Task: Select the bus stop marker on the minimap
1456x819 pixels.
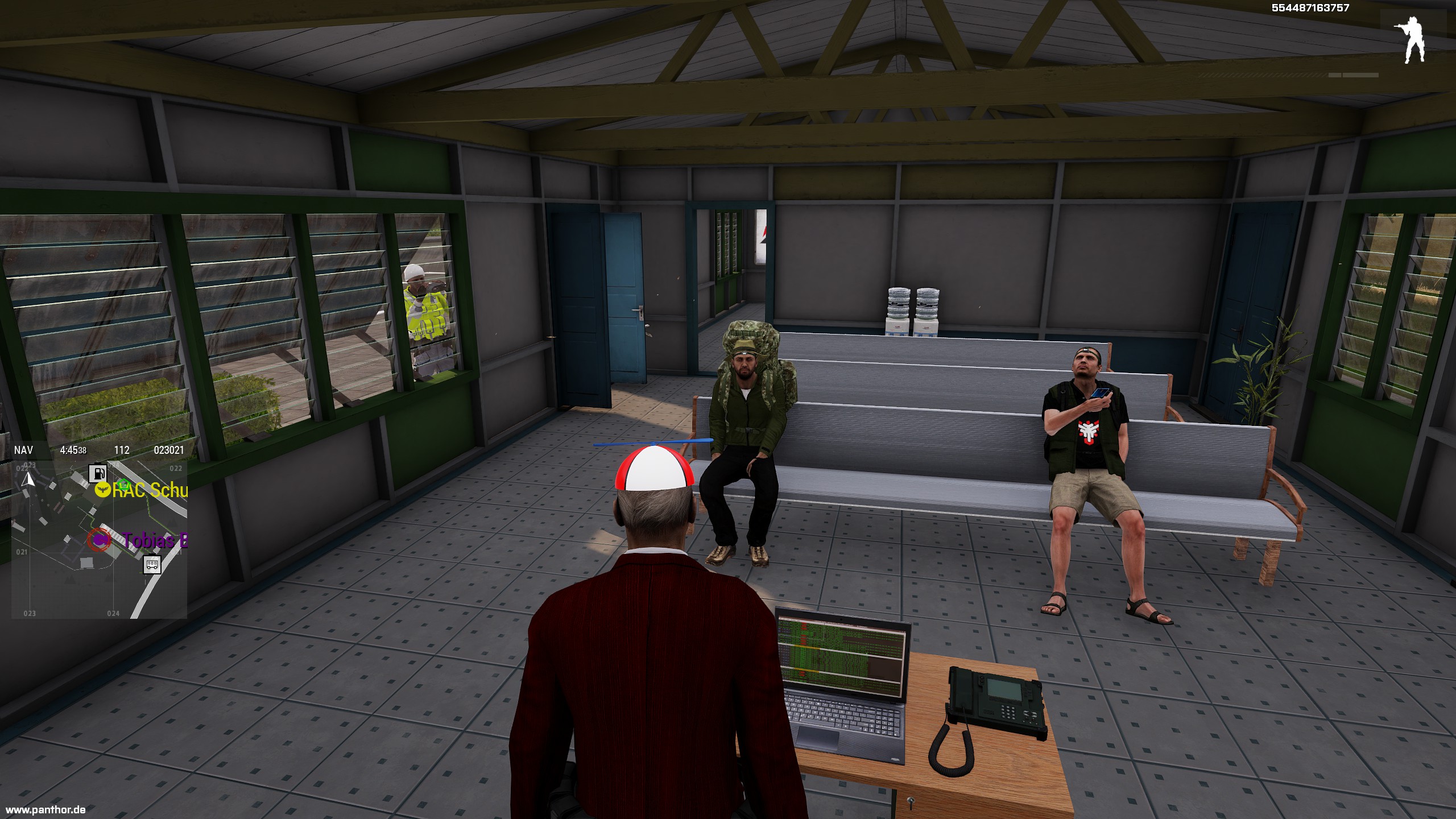Action: coord(152,565)
